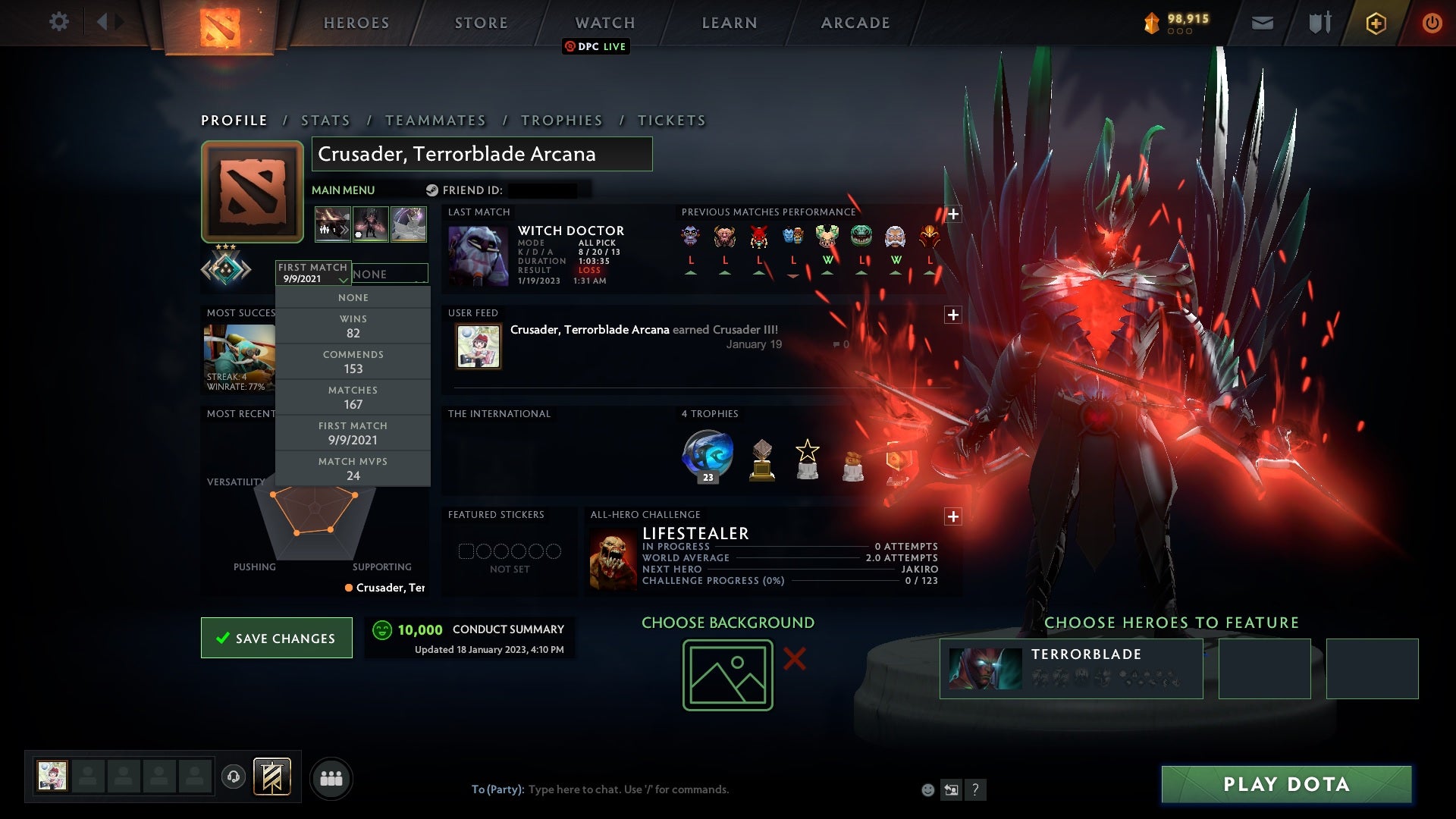Open the emoticon picker beside the chat bar
Image resolution: width=1456 pixels, height=819 pixels.
pos(927,789)
